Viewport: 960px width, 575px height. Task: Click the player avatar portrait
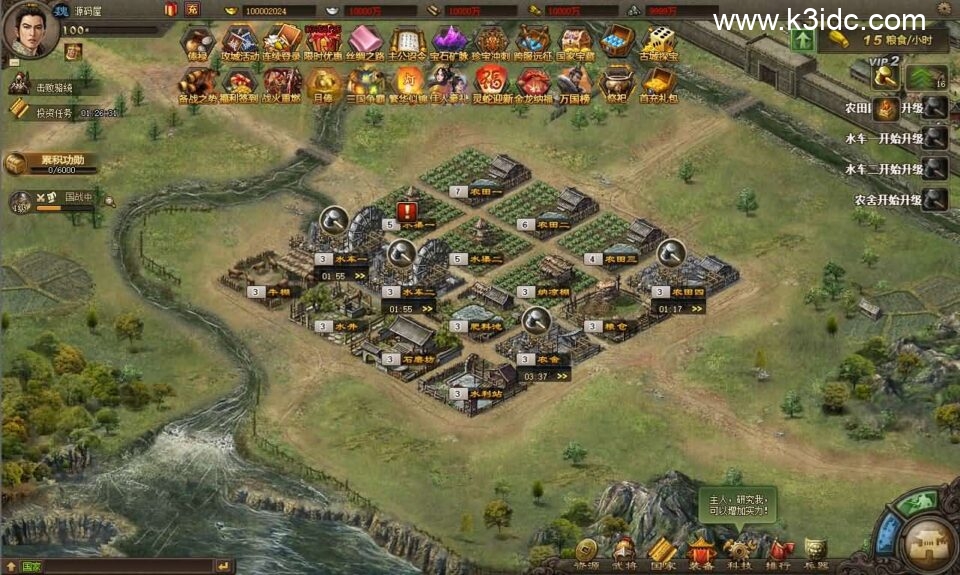[30, 30]
